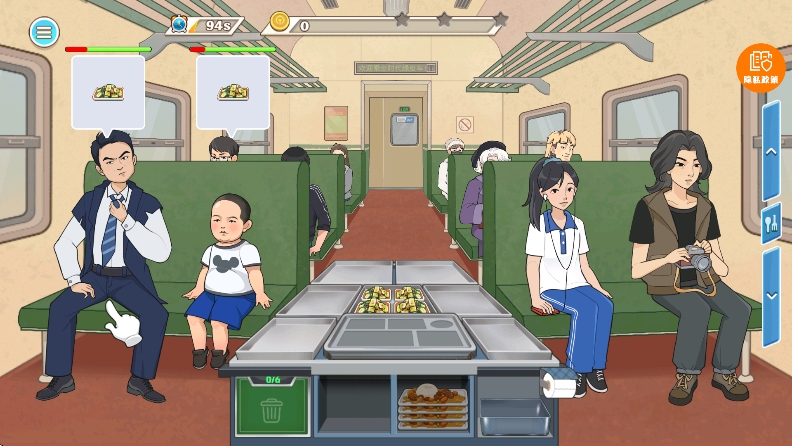The width and height of the screenshot is (792, 446).
Task: Tap the fork and knife icon
Action: (x=771, y=223)
